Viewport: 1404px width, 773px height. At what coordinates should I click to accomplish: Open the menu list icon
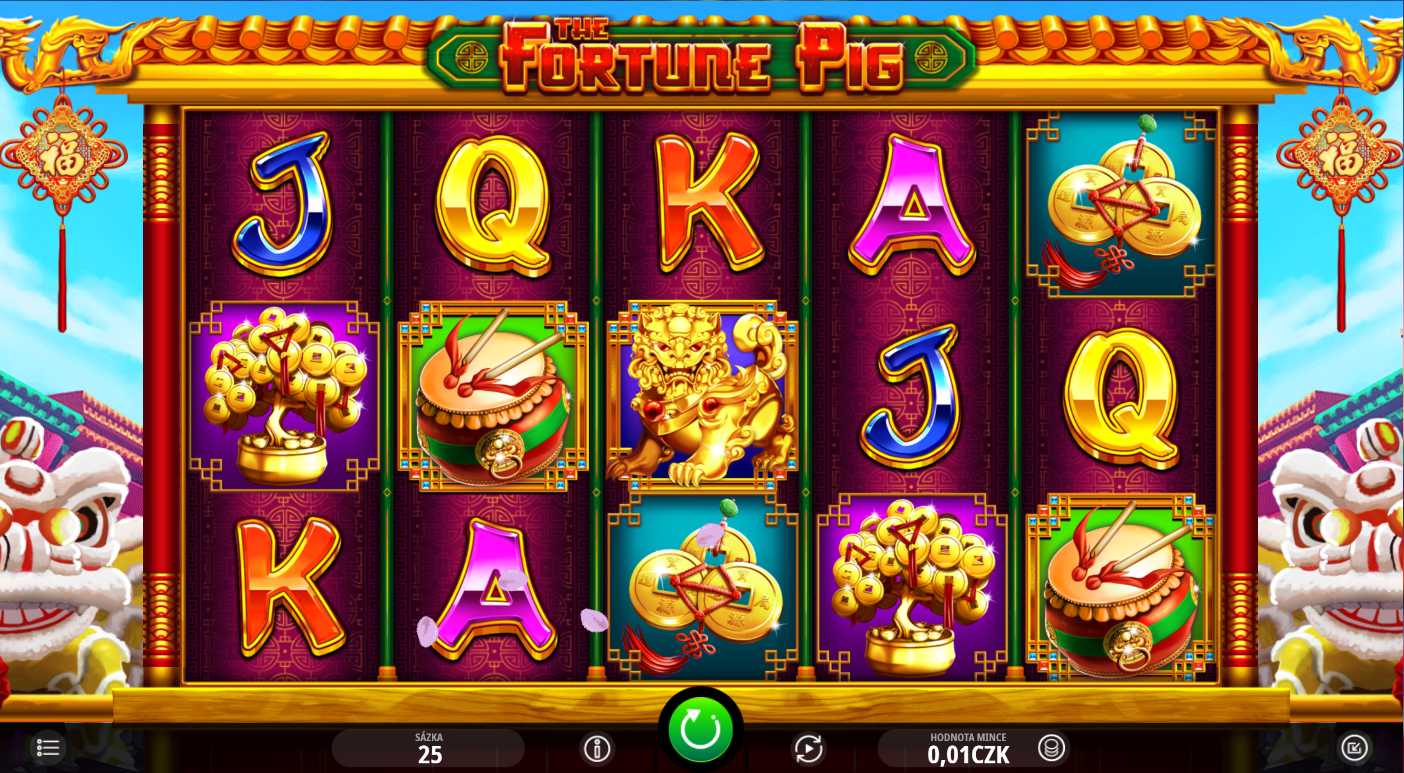pyautogui.click(x=47, y=747)
